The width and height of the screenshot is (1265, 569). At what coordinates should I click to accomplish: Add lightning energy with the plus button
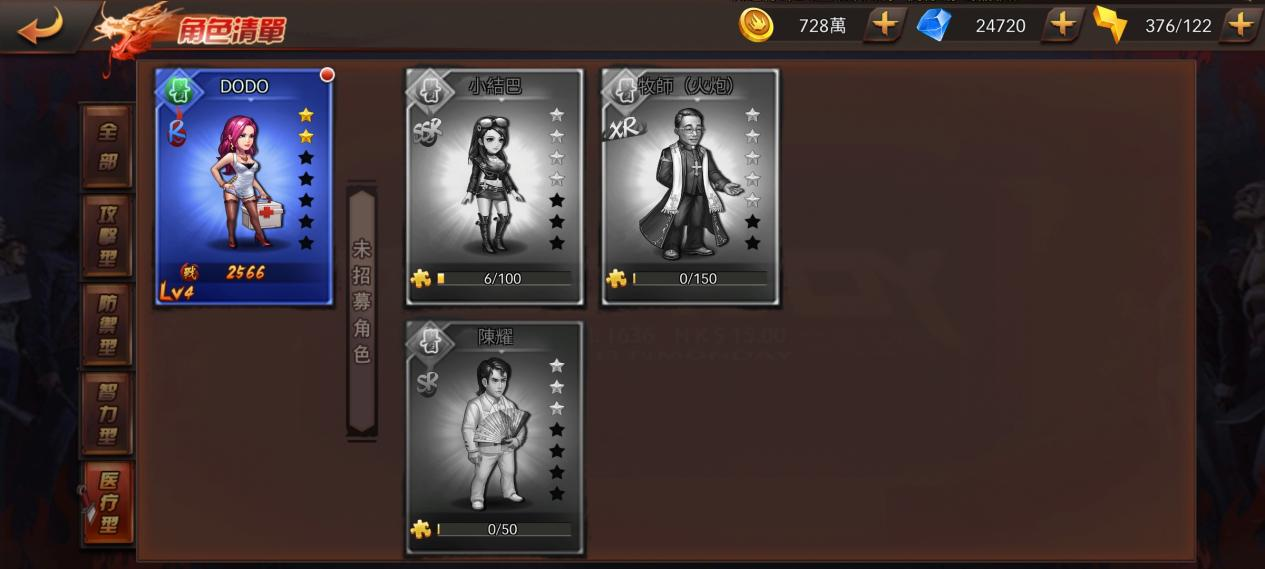point(1240,25)
